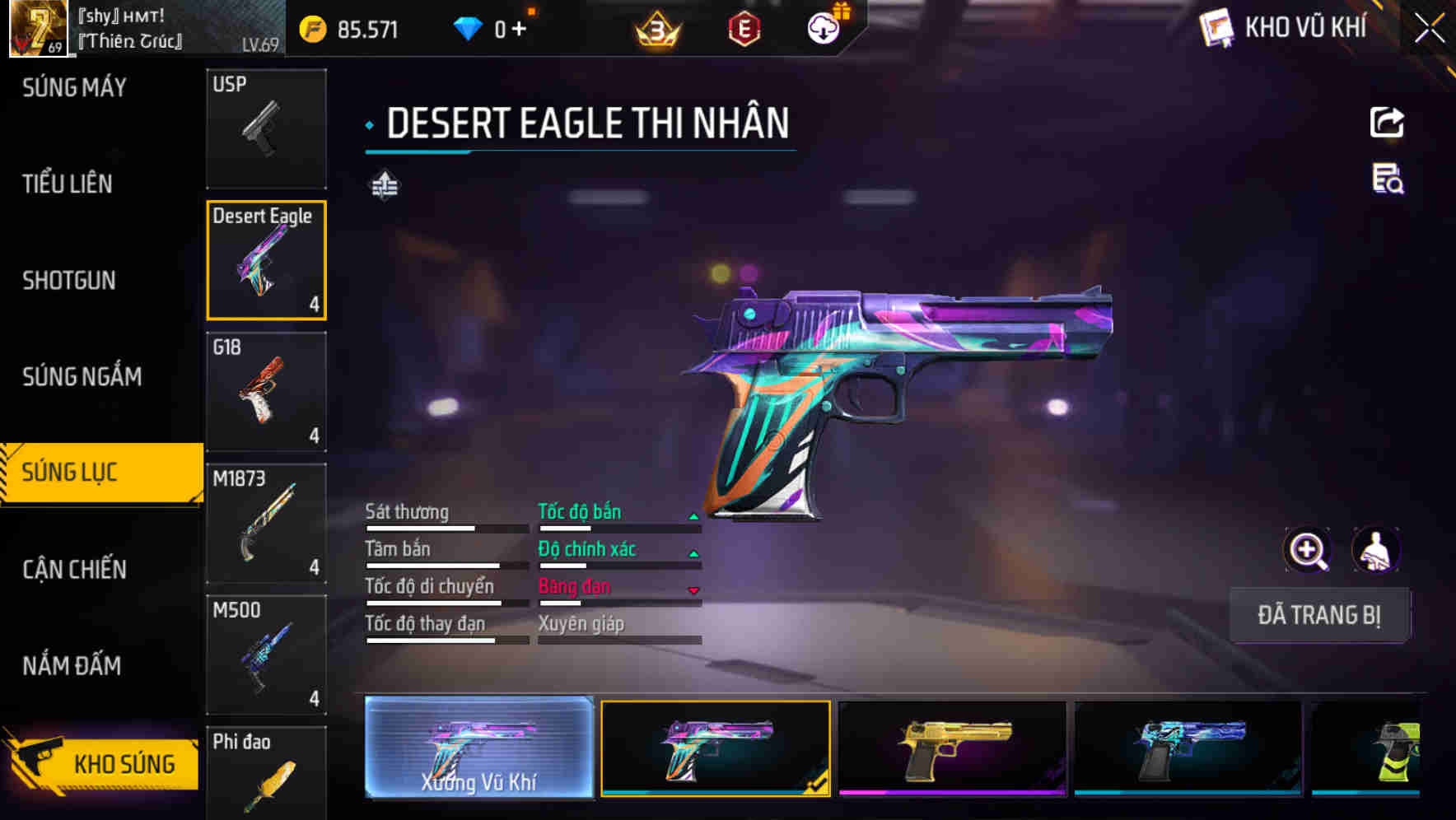Open the Cận Chiến category tab

(72, 569)
